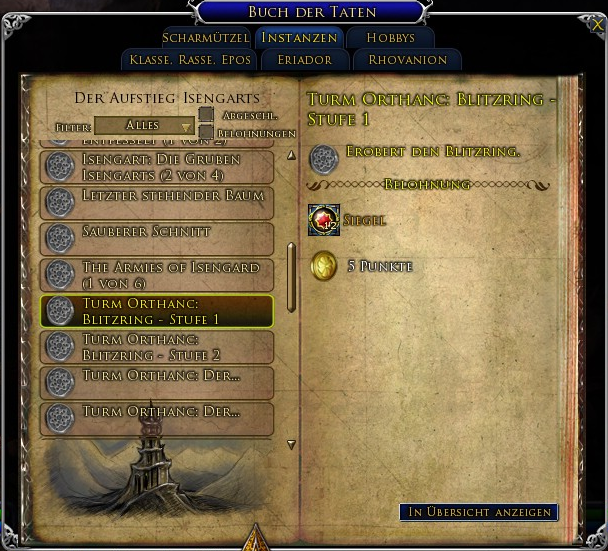The width and height of the screenshot is (608, 551).
Task: Toggle the Abgeschl. checkbox
Action: tap(206, 115)
